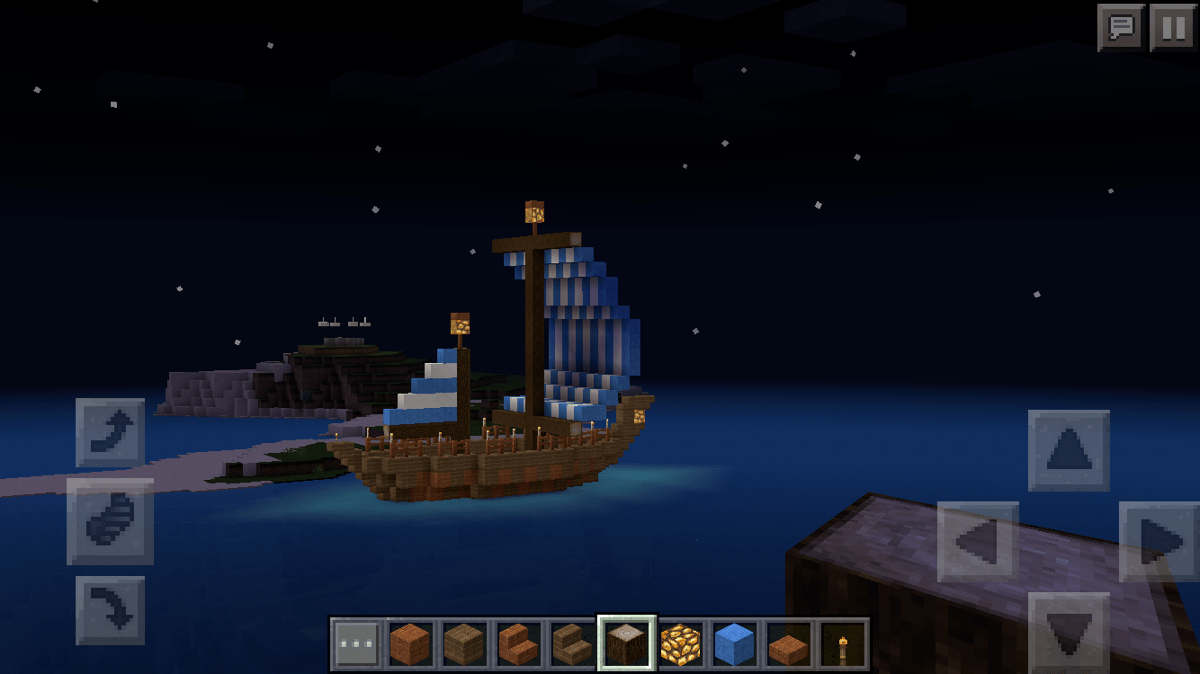Pick the glowstone block in the hotbar
The image size is (1200, 674).
[681, 643]
